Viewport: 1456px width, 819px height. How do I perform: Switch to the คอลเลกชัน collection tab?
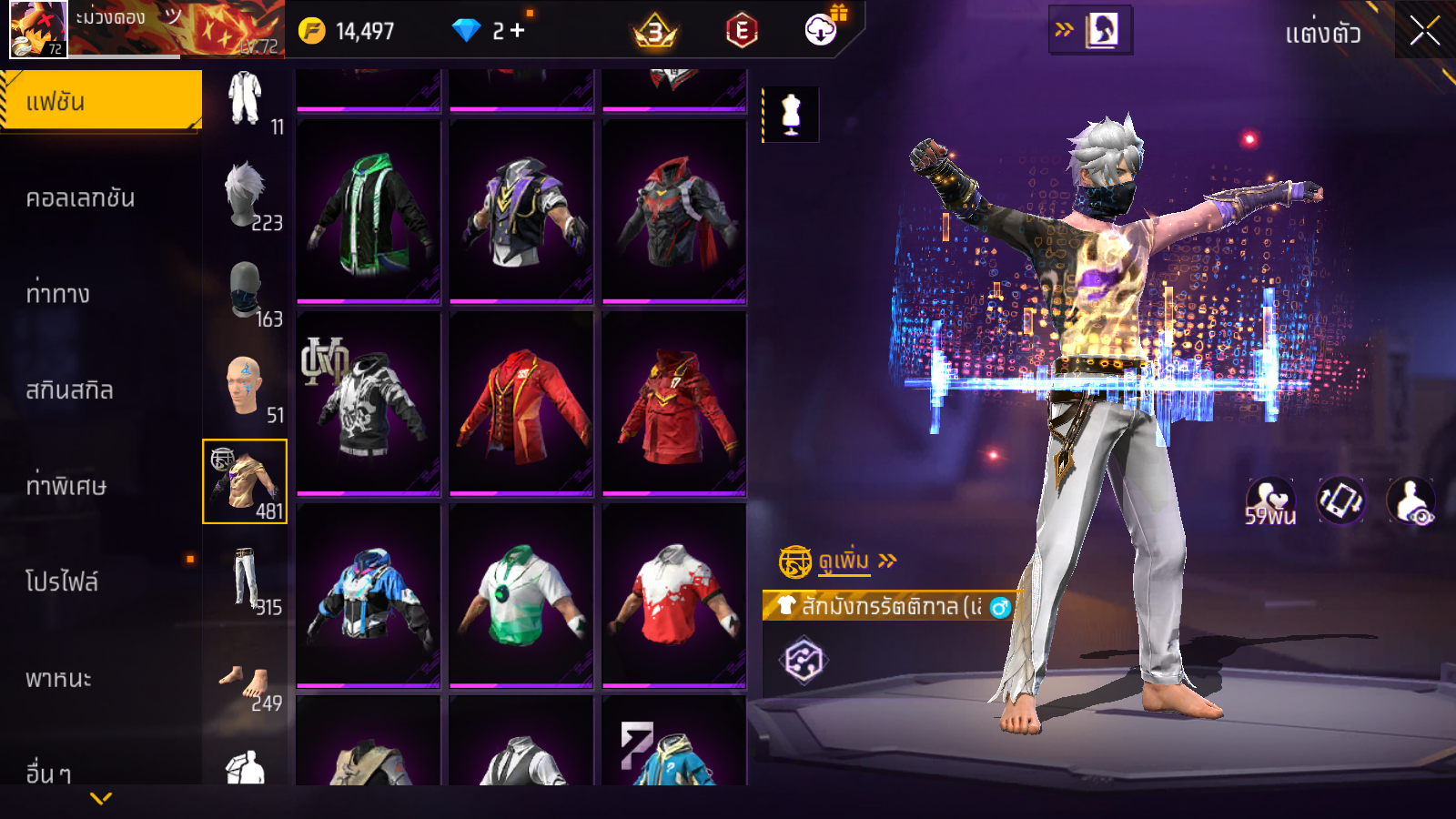pyautogui.click(x=81, y=198)
